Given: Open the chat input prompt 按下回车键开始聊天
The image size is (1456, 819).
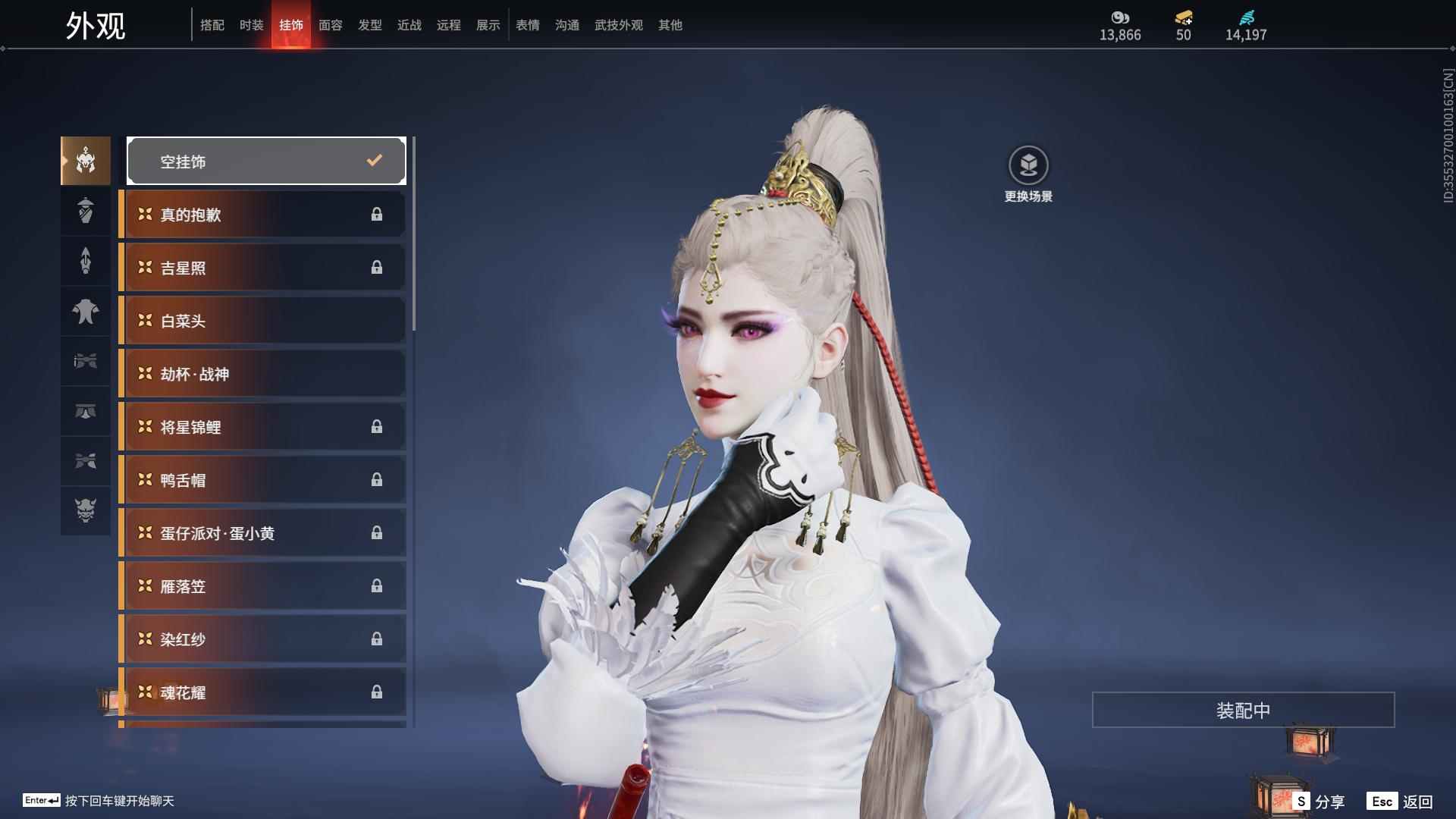Looking at the screenshot, I should 119,801.
